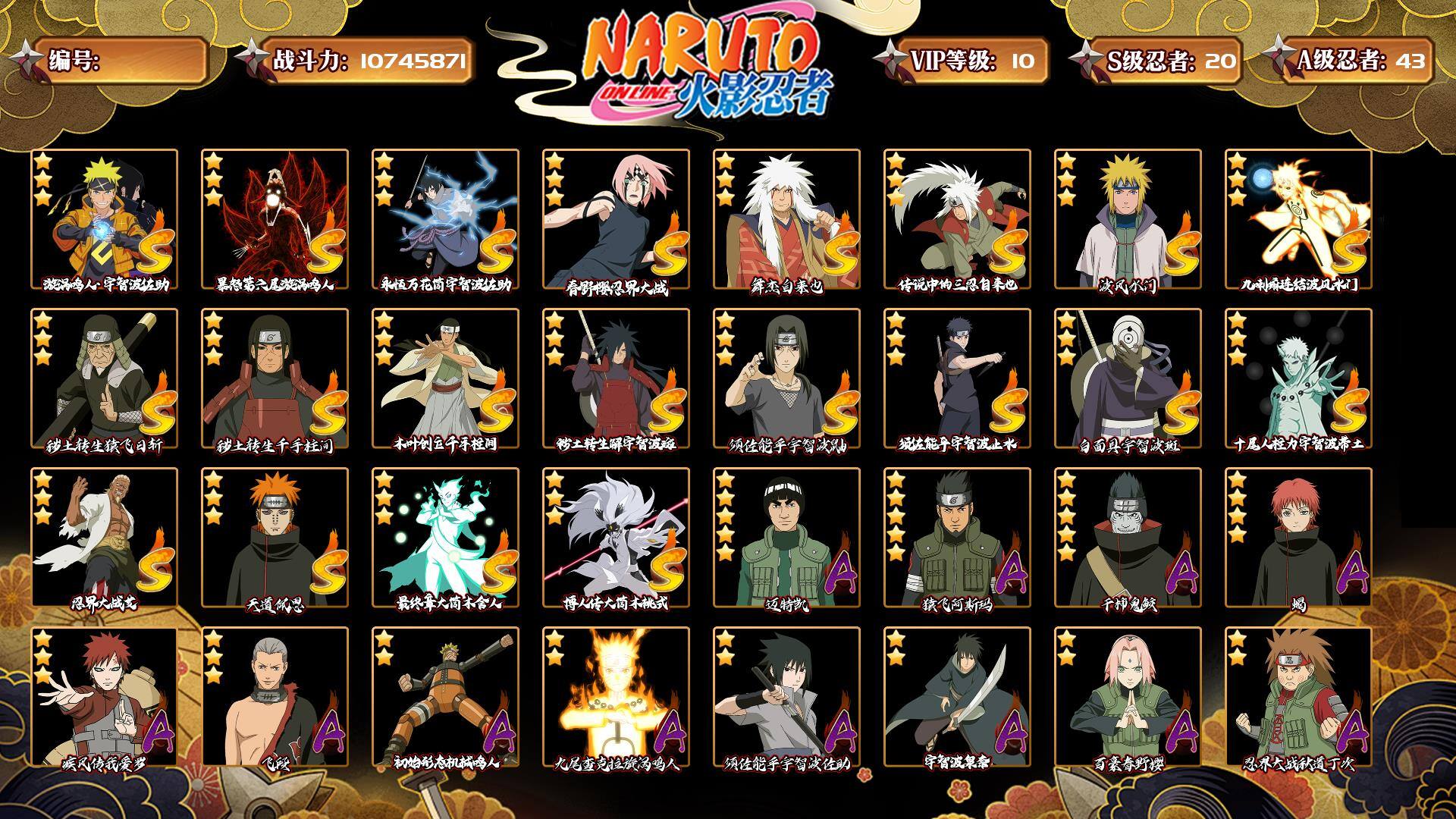Choose the Might Guy card

(786, 538)
